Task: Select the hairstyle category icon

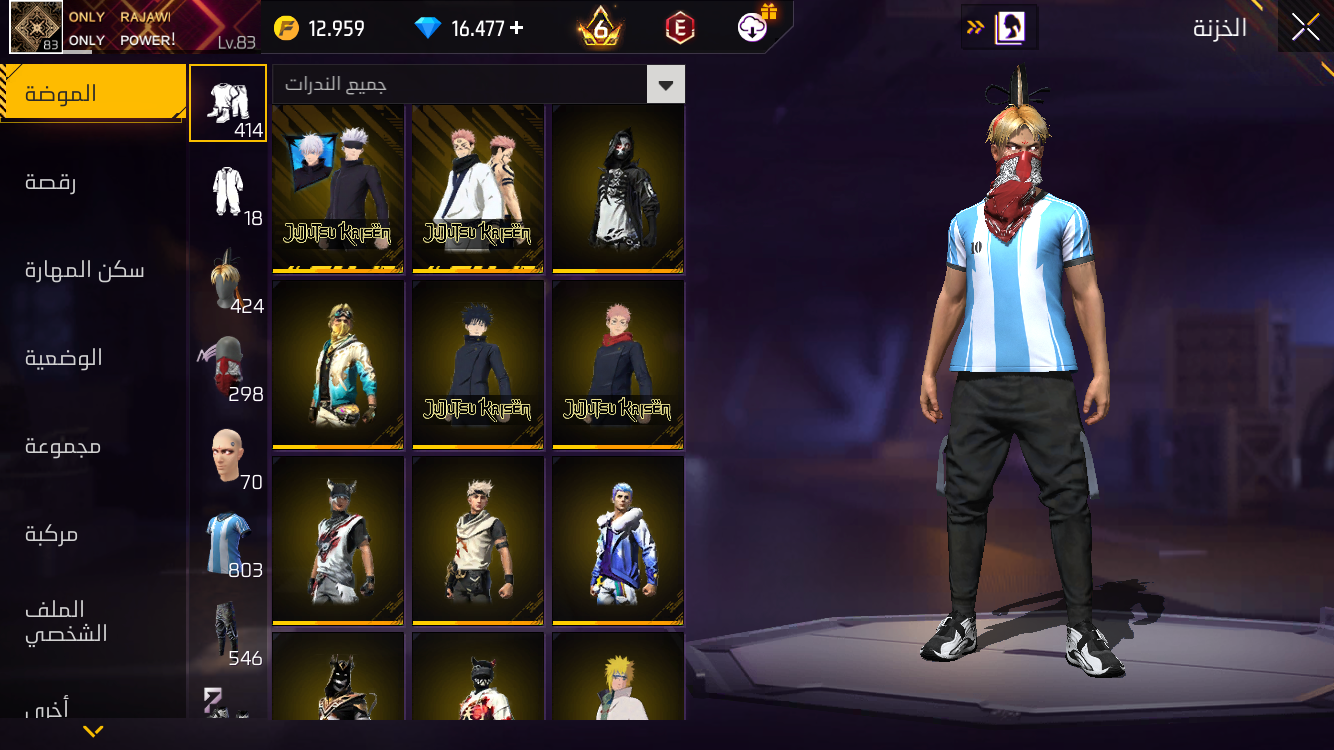Action: pyautogui.click(x=228, y=275)
